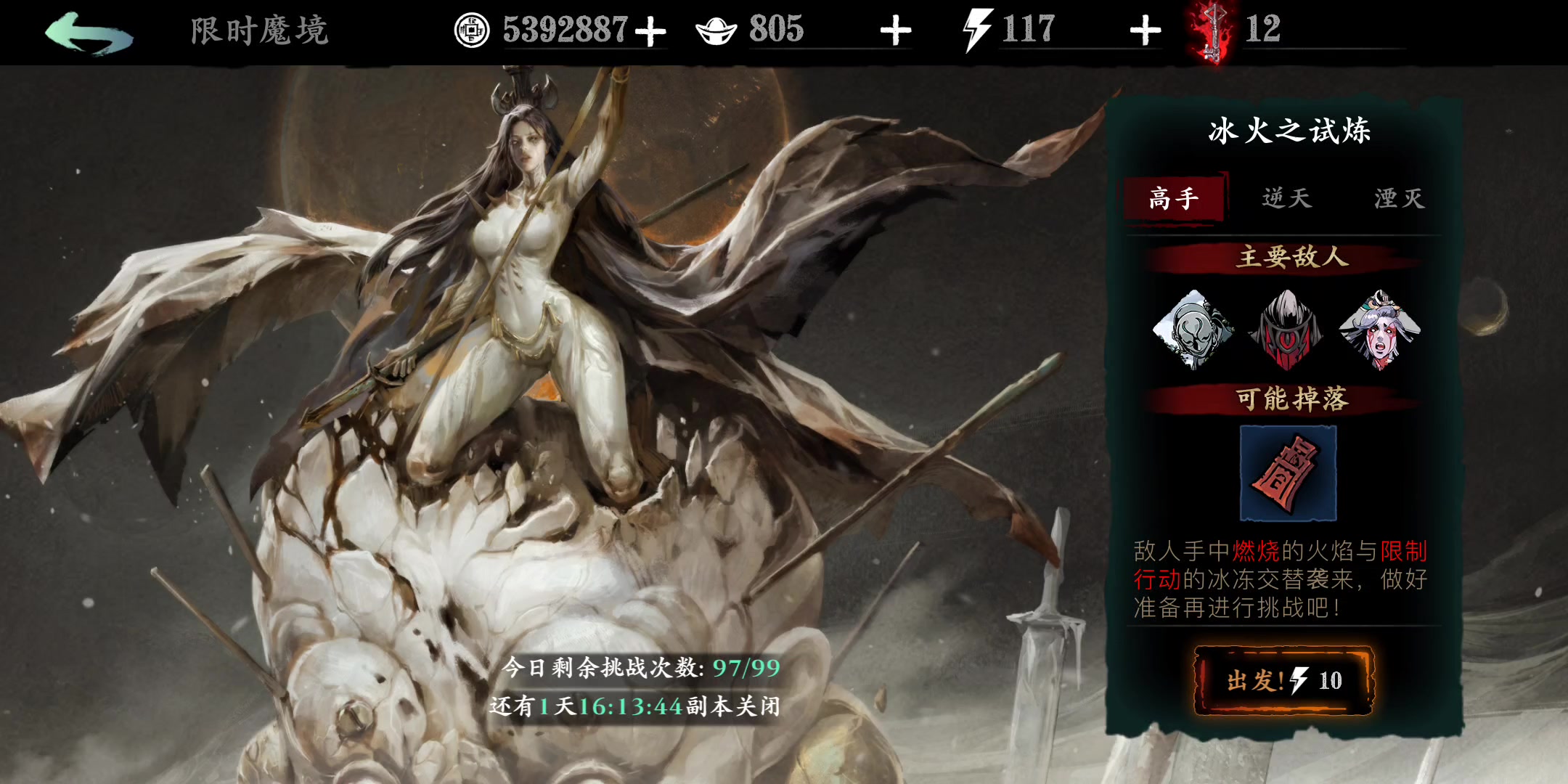This screenshot has height=784, width=1568.
Task: Switch to the 湮灭 difficulty tab
Action: [1399, 198]
